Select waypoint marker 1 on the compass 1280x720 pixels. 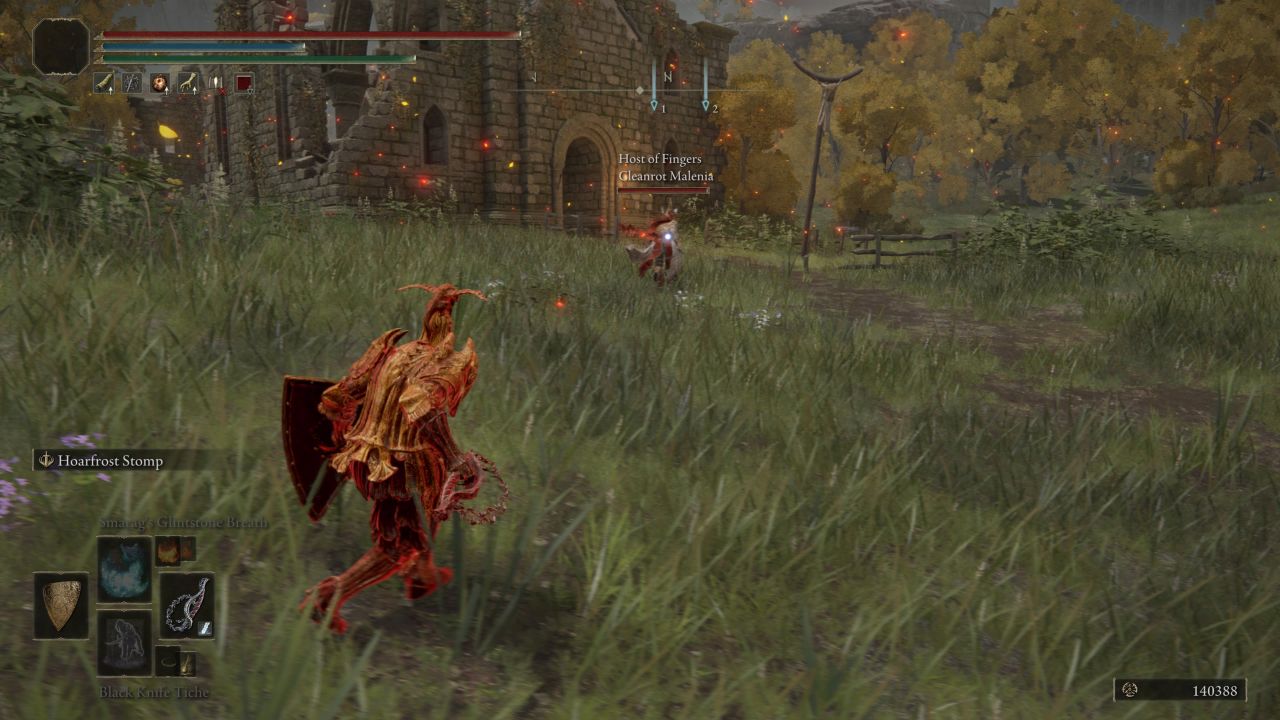point(656,104)
